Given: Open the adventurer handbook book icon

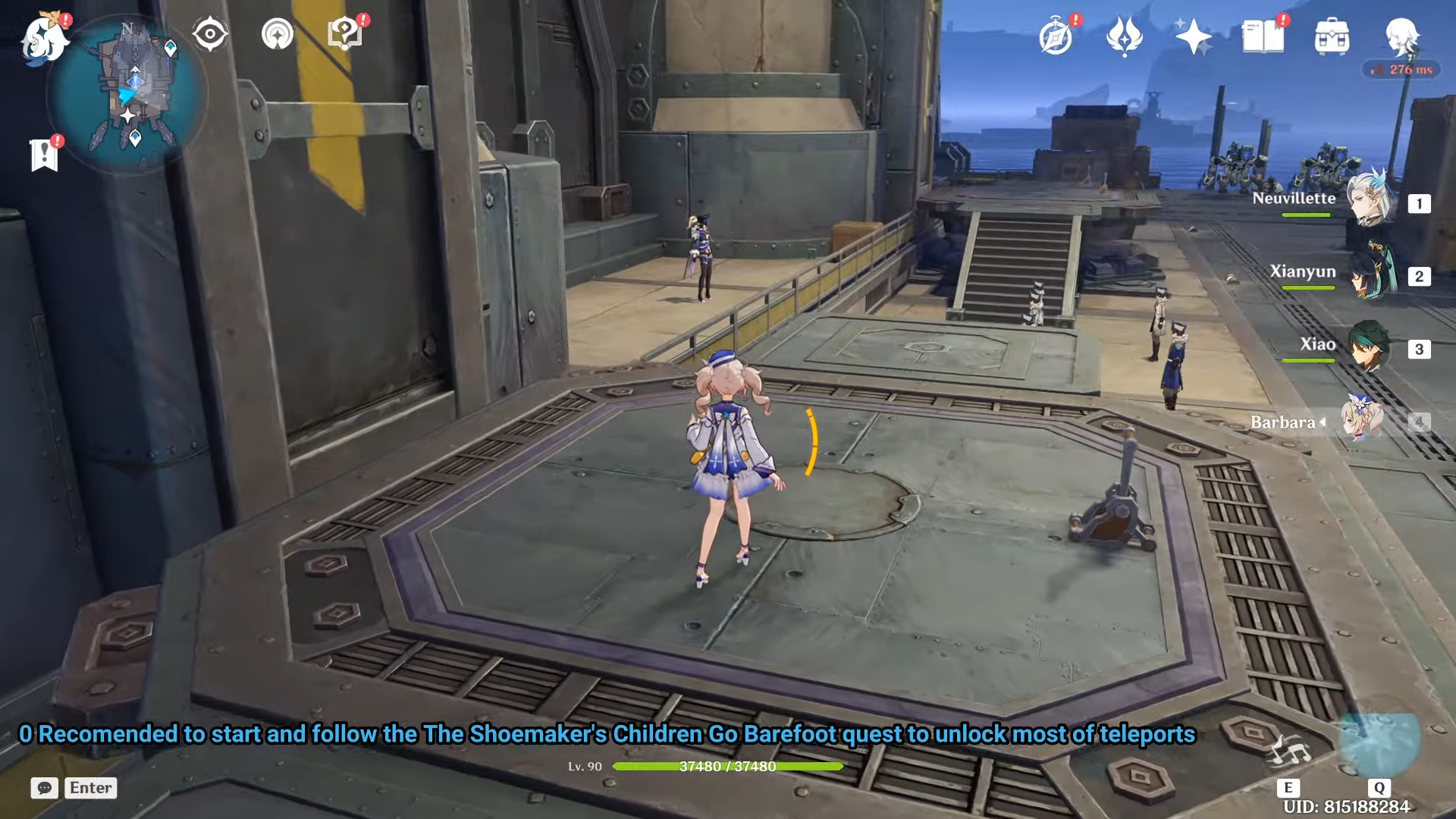Looking at the screenshot, I should click(1263, 36).
